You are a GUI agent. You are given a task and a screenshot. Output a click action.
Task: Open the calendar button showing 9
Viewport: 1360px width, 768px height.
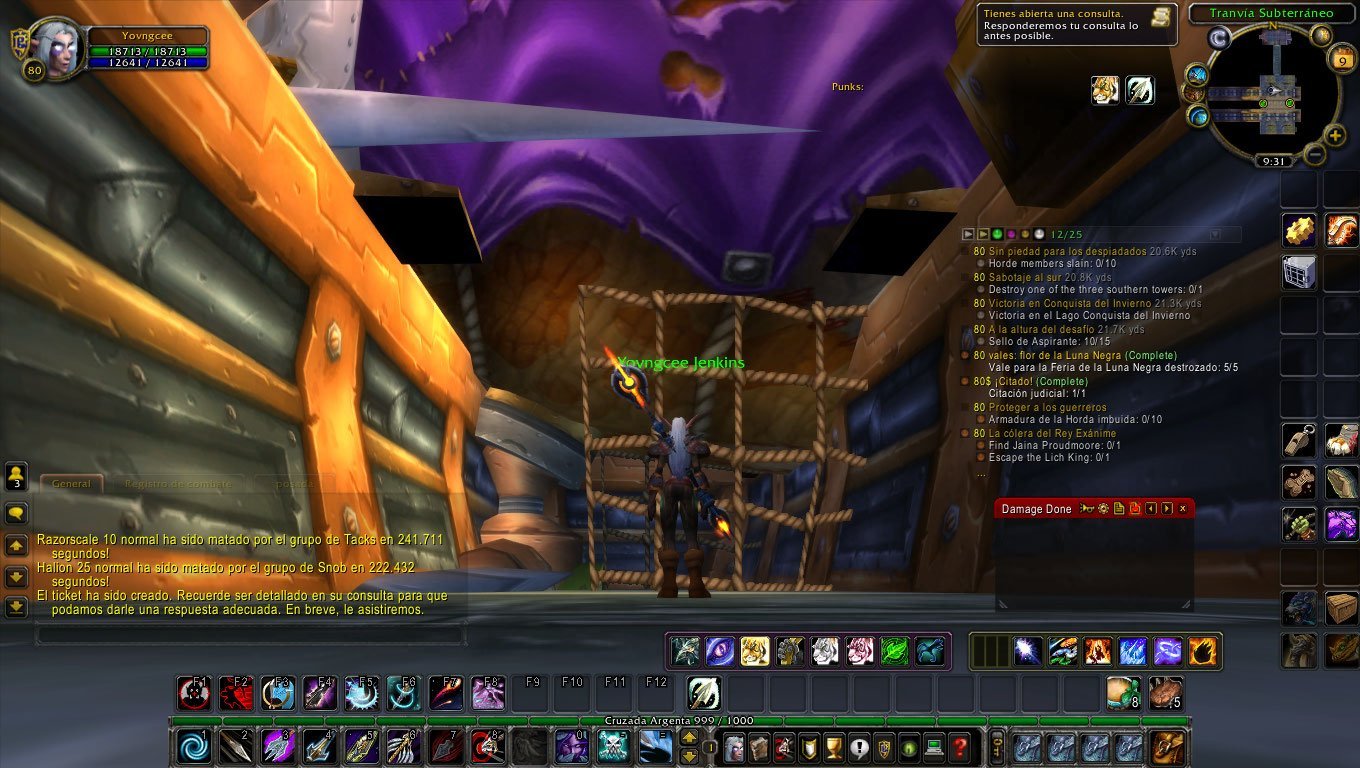(1341, 60)
